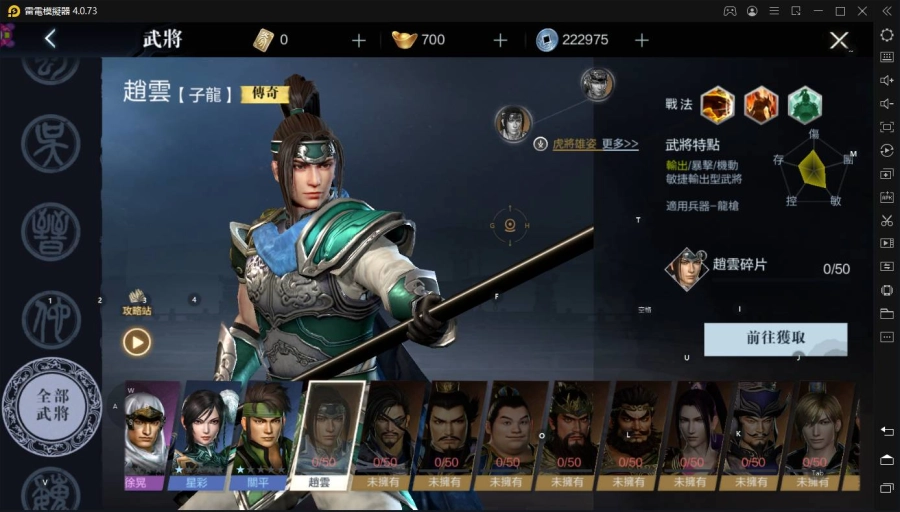Minimize the emulator window
The height and width of the screenshot is (512, 900).
818,11
